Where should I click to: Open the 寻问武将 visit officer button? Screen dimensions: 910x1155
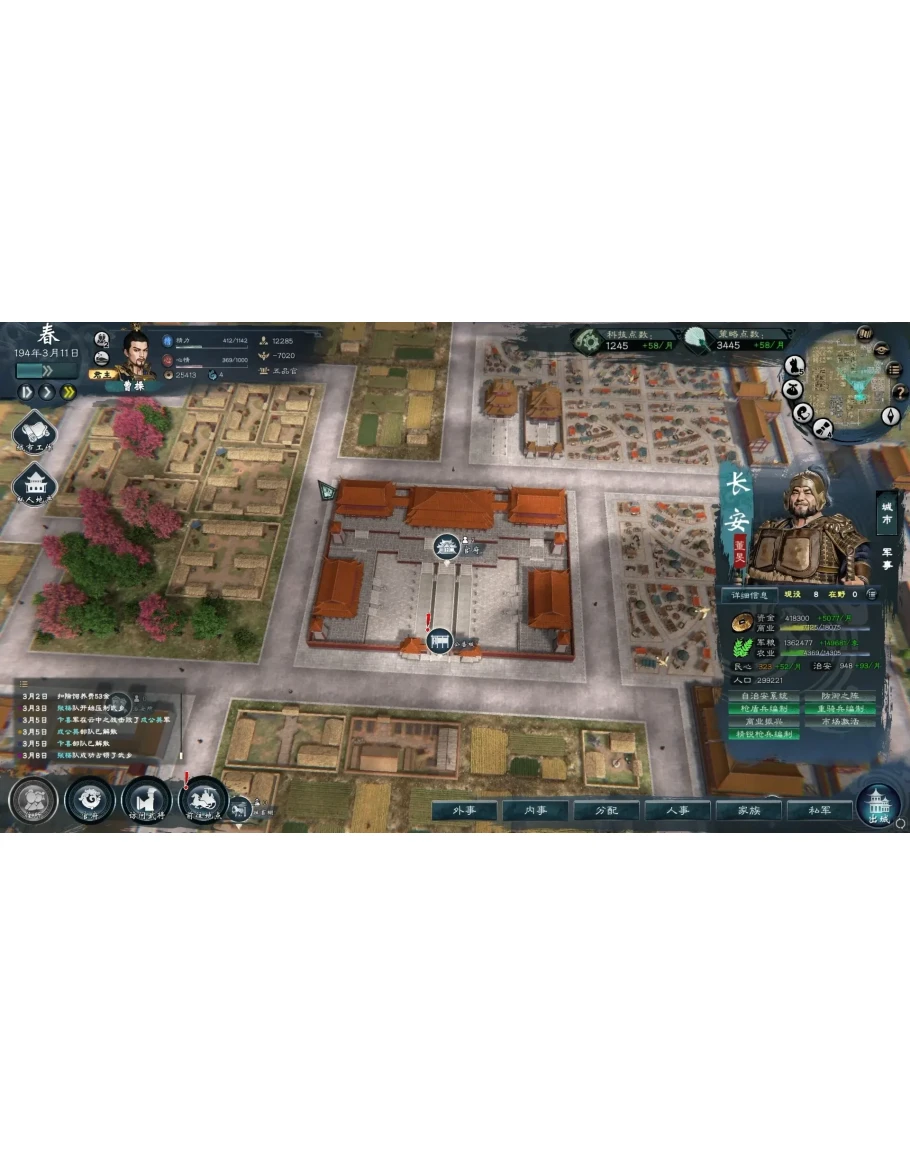[146, 800]
